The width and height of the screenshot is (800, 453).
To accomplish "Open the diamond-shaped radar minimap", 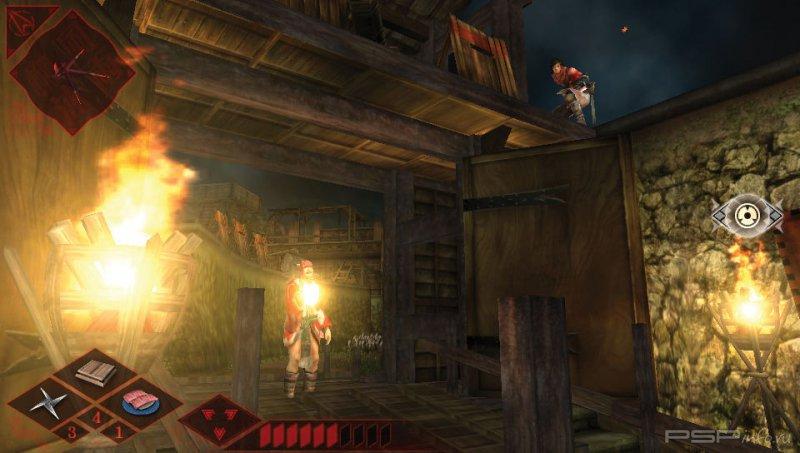I will click(x=72, y=70).
